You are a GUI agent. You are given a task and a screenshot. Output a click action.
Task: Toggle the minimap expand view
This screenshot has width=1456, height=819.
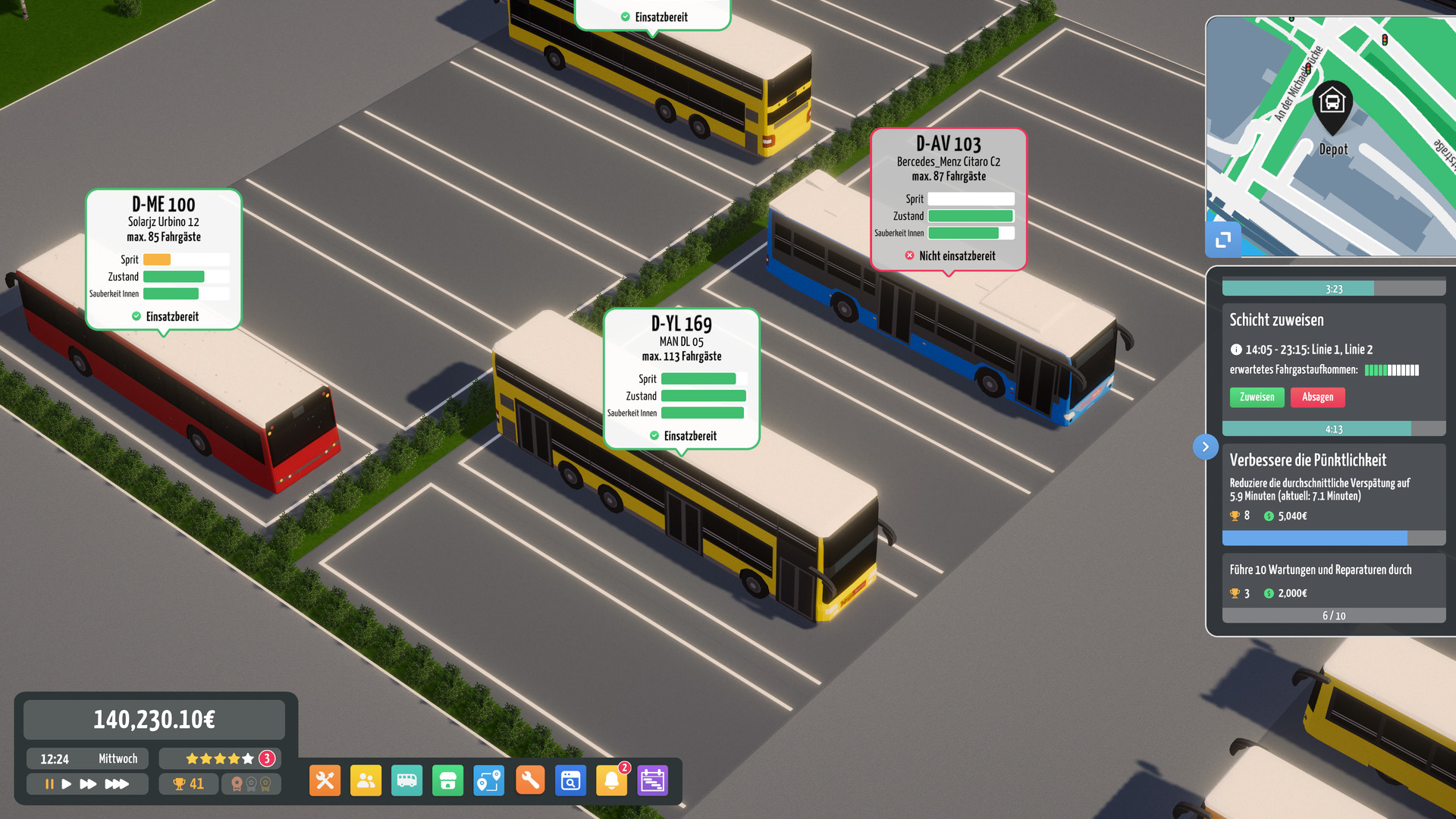tap(1222, 239)
